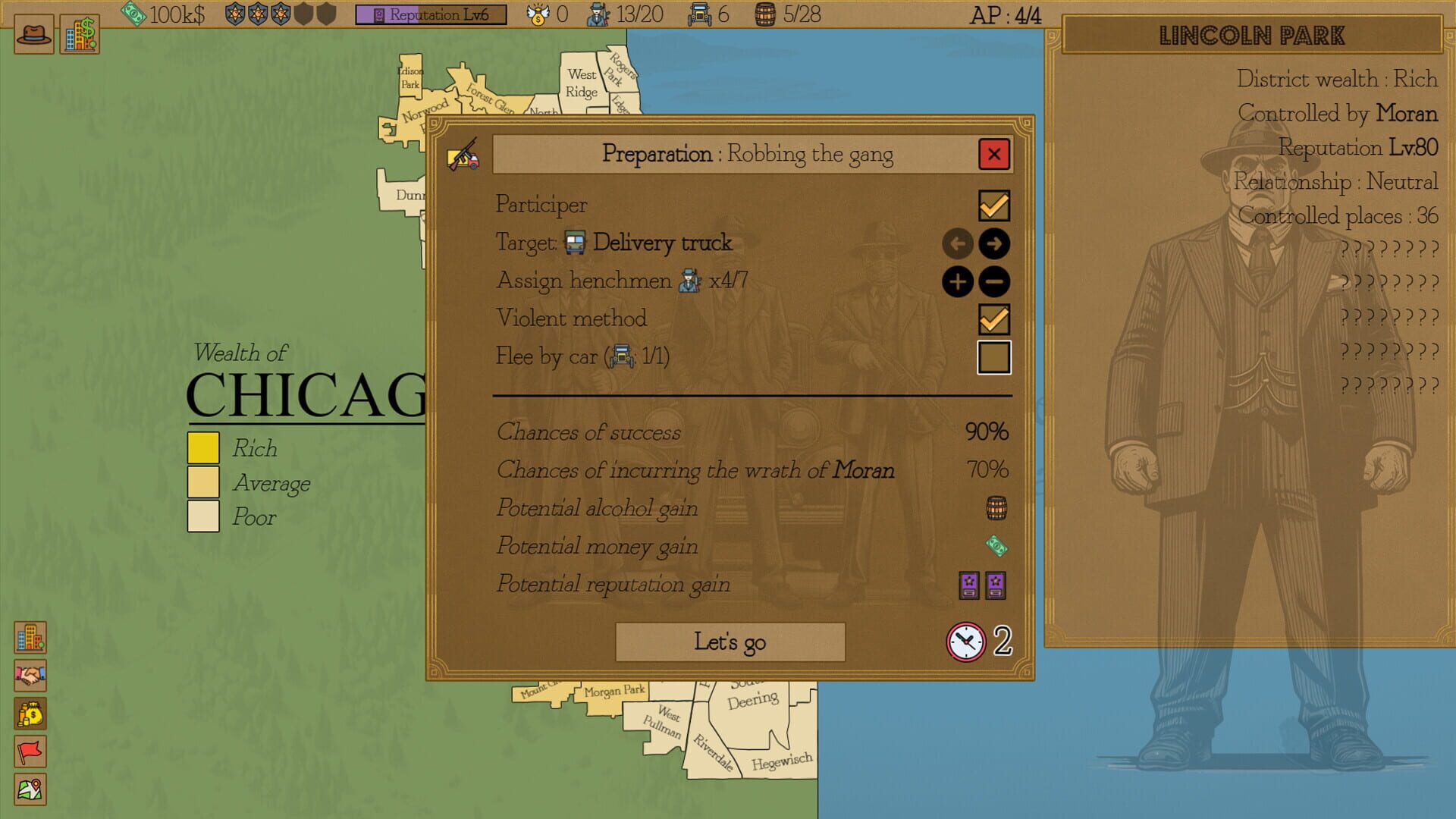Click the plus button to assign more henchmen
1456x819 pixels.
(x=957, y=281)
